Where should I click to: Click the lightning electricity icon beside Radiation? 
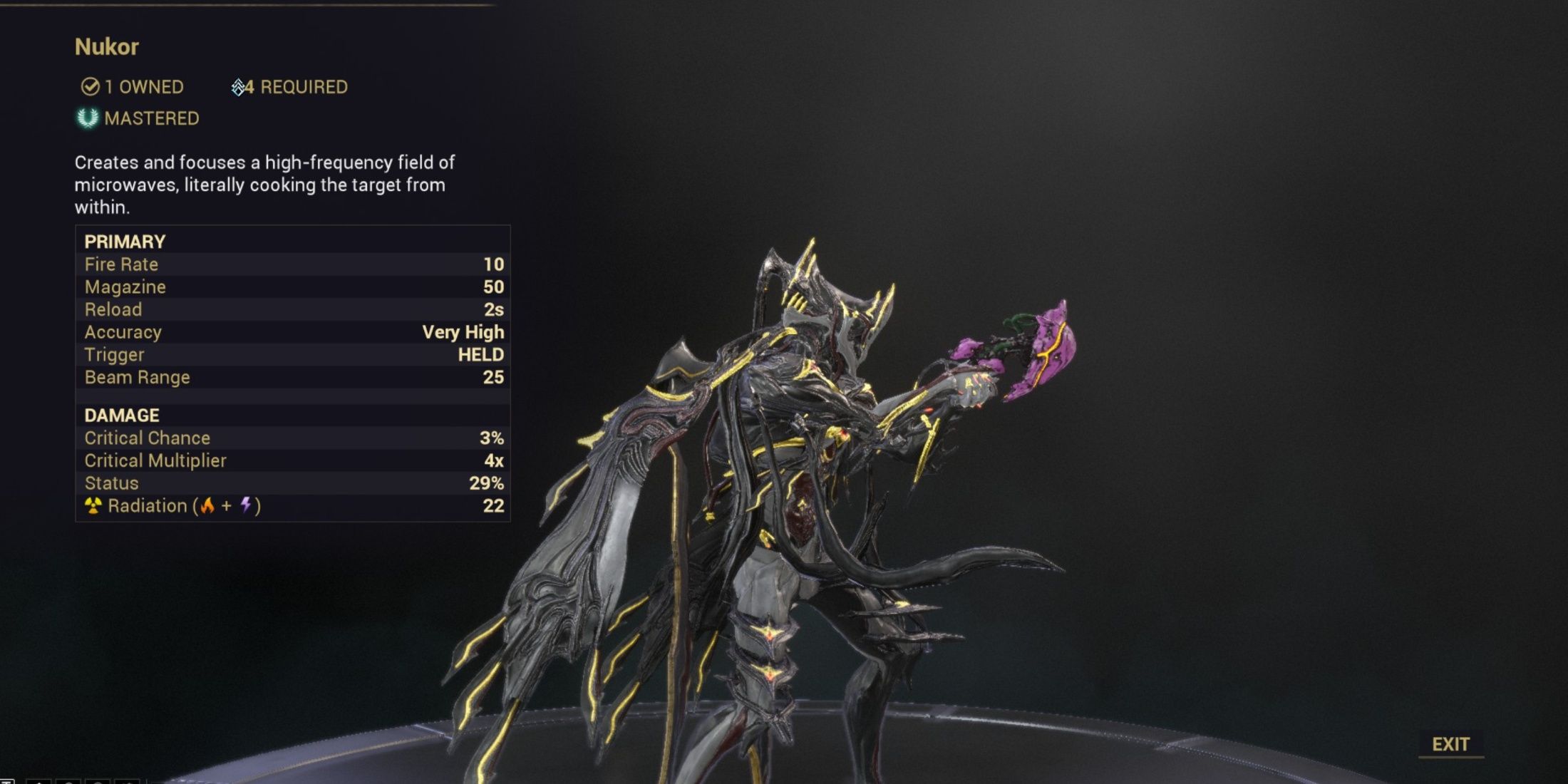click(244, 505)
